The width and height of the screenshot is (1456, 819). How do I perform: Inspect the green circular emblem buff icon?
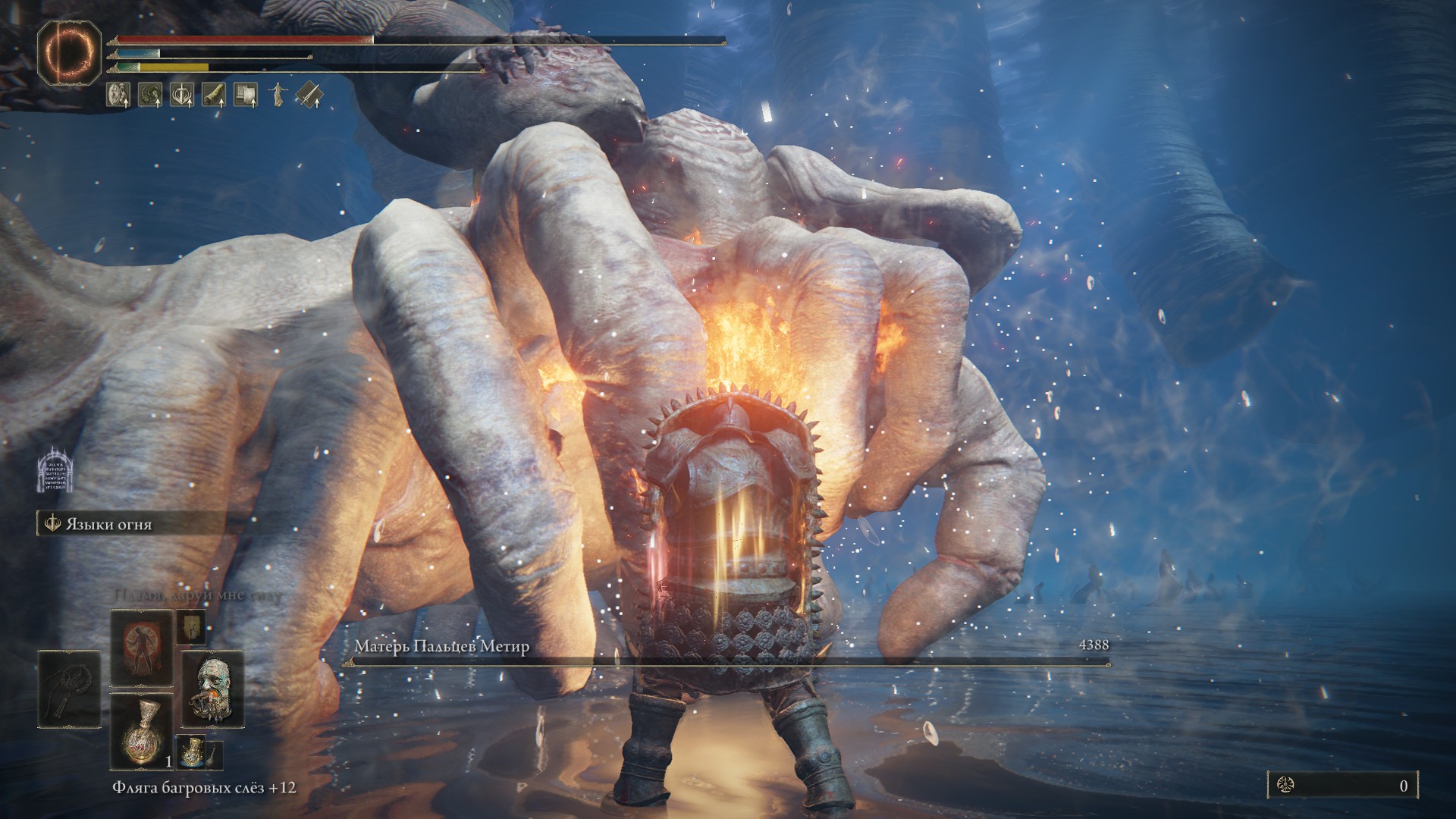tap(149, 94)
